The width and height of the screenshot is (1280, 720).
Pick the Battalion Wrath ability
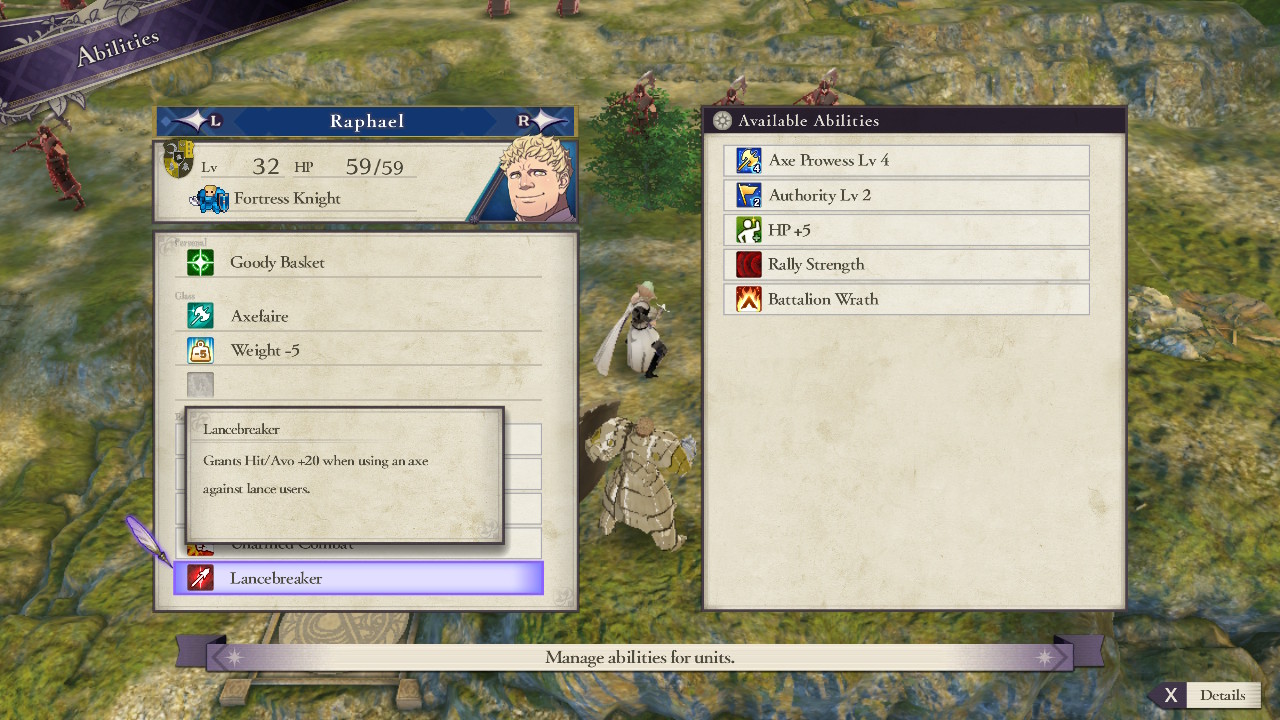pyautogui.click(x=906, y=299)
